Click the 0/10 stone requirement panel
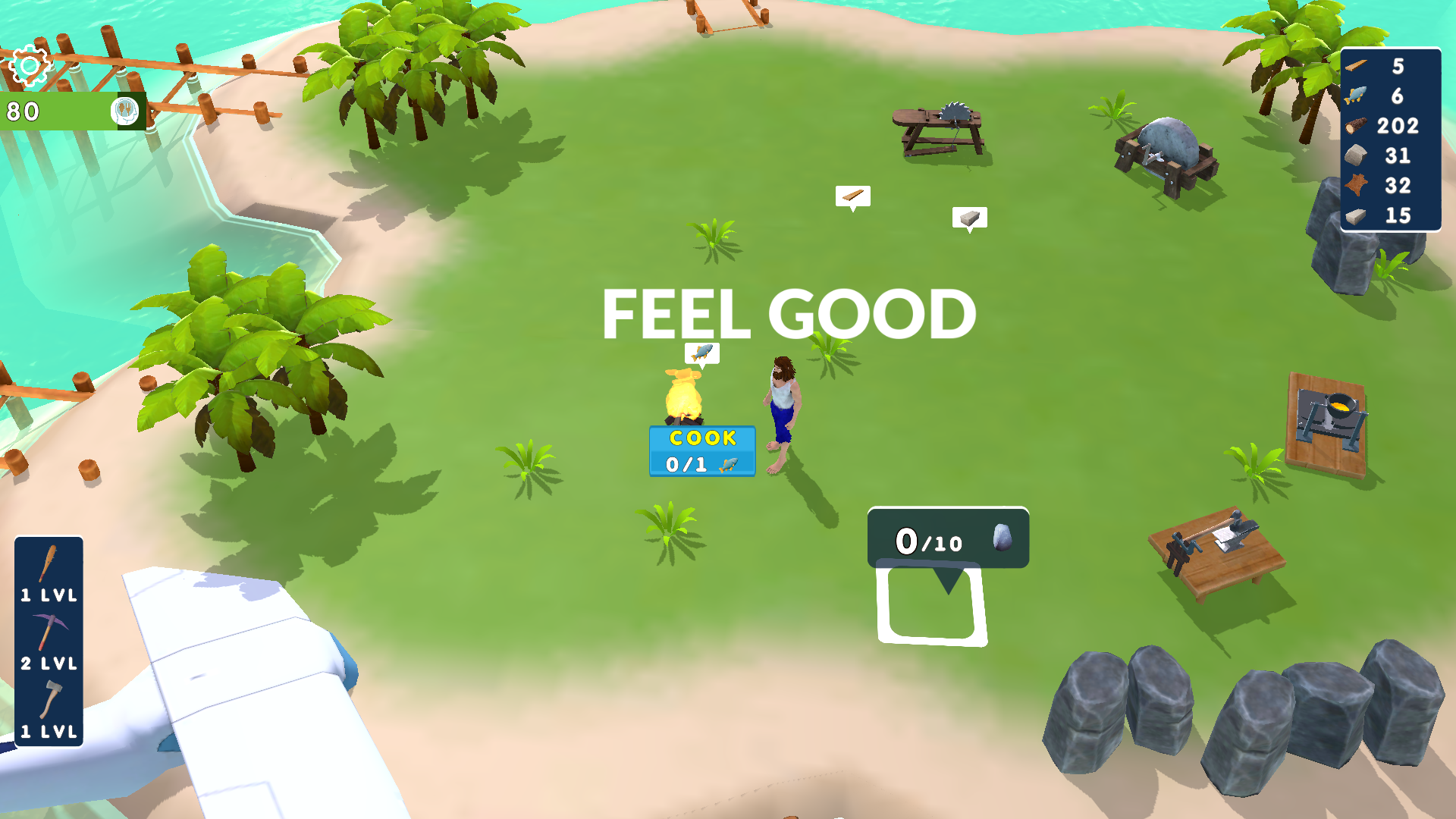This screenshot has height=819, width=1456. tap(947, 539)
